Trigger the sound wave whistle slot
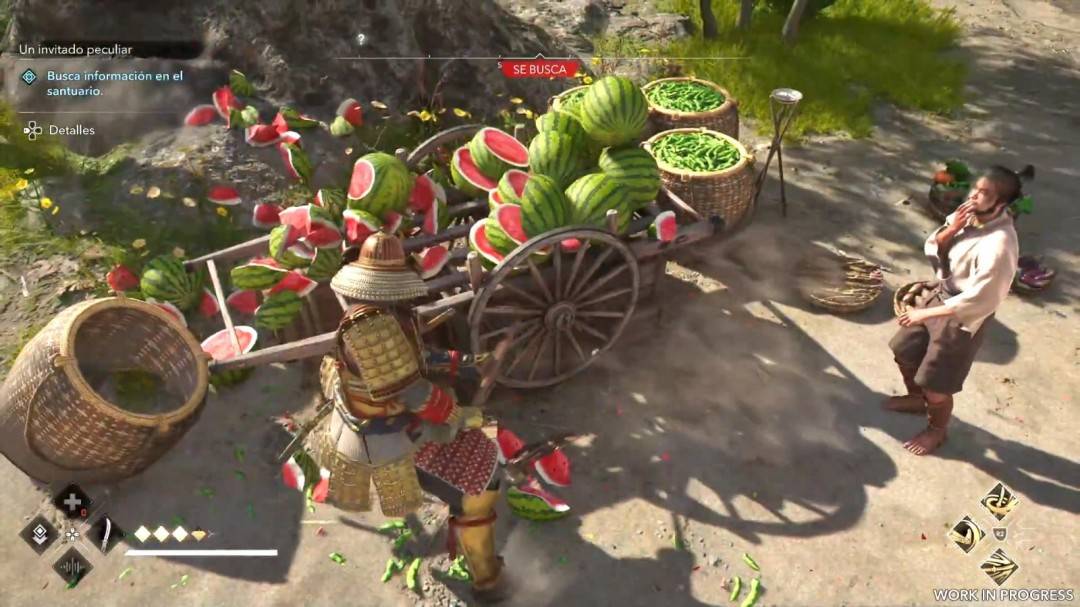 coord(72,566)
